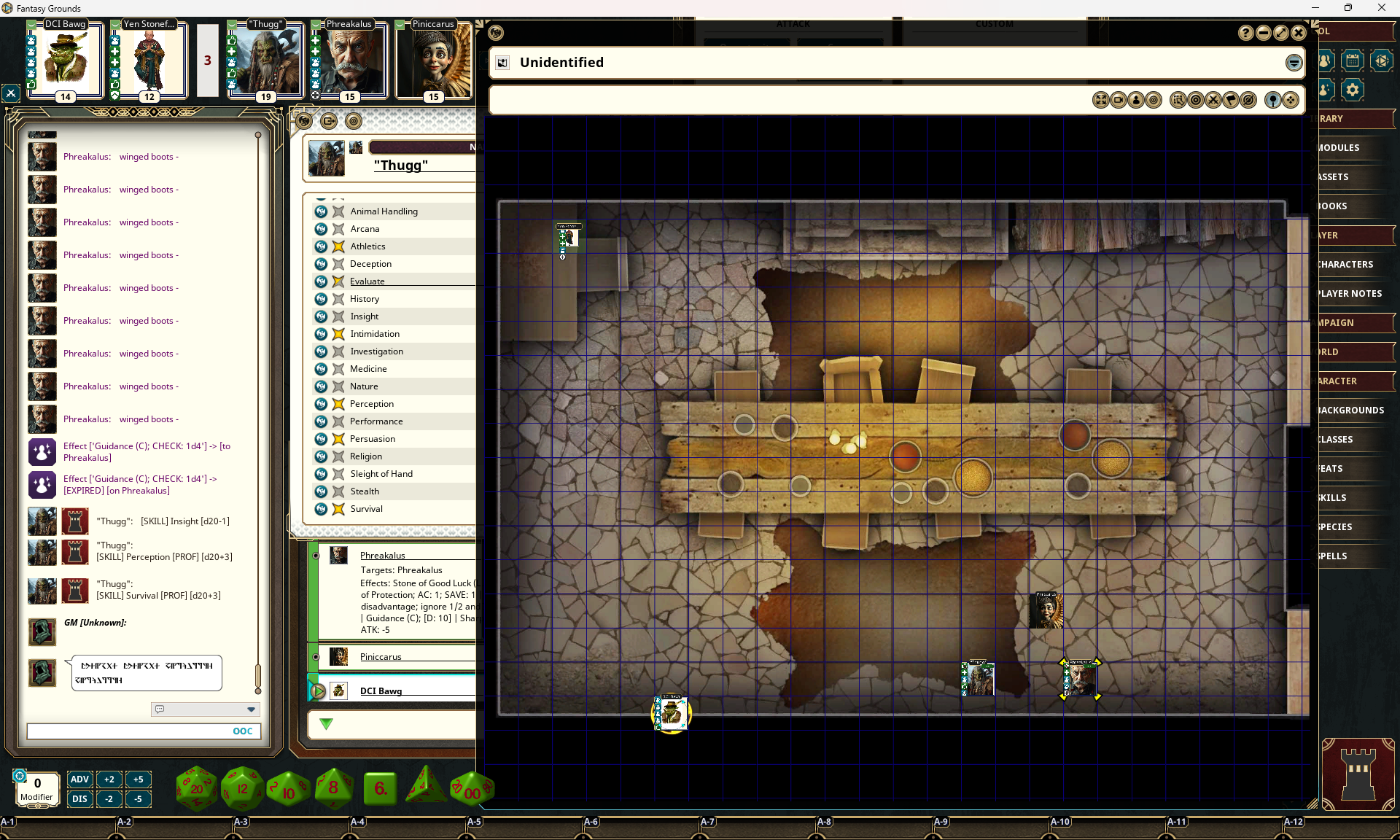Open the calendar icon in the sidebar
The image size is (1400, 840).
pyautogui.click(x=1352, y=61)
